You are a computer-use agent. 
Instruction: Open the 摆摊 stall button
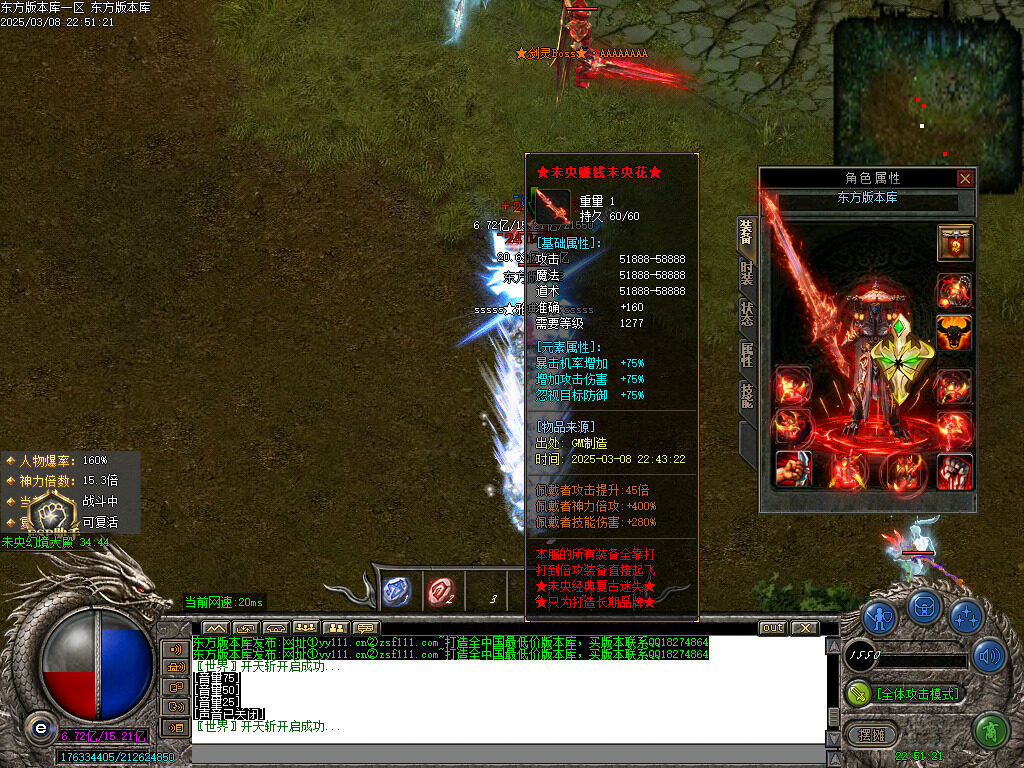[x=868, y=735]
